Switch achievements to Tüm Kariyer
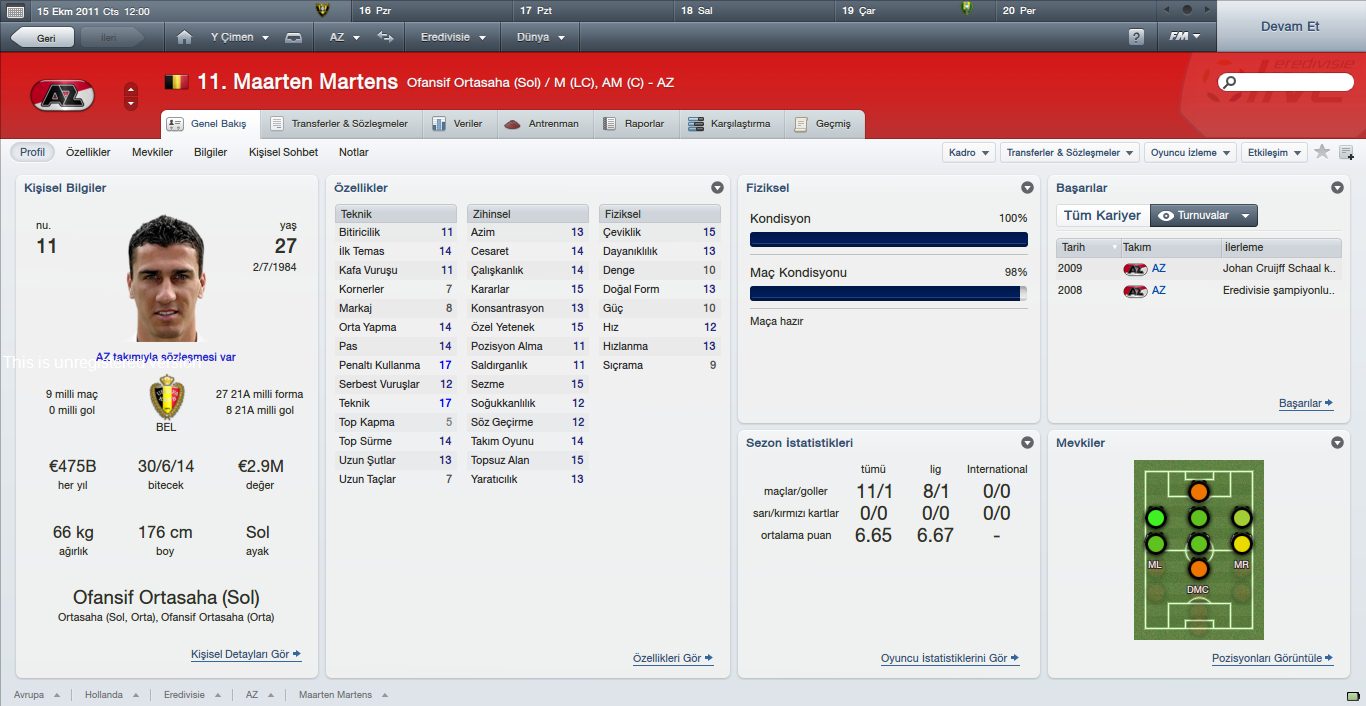The width and height of the screenshot is (1366, 706). coord(1102,215)
